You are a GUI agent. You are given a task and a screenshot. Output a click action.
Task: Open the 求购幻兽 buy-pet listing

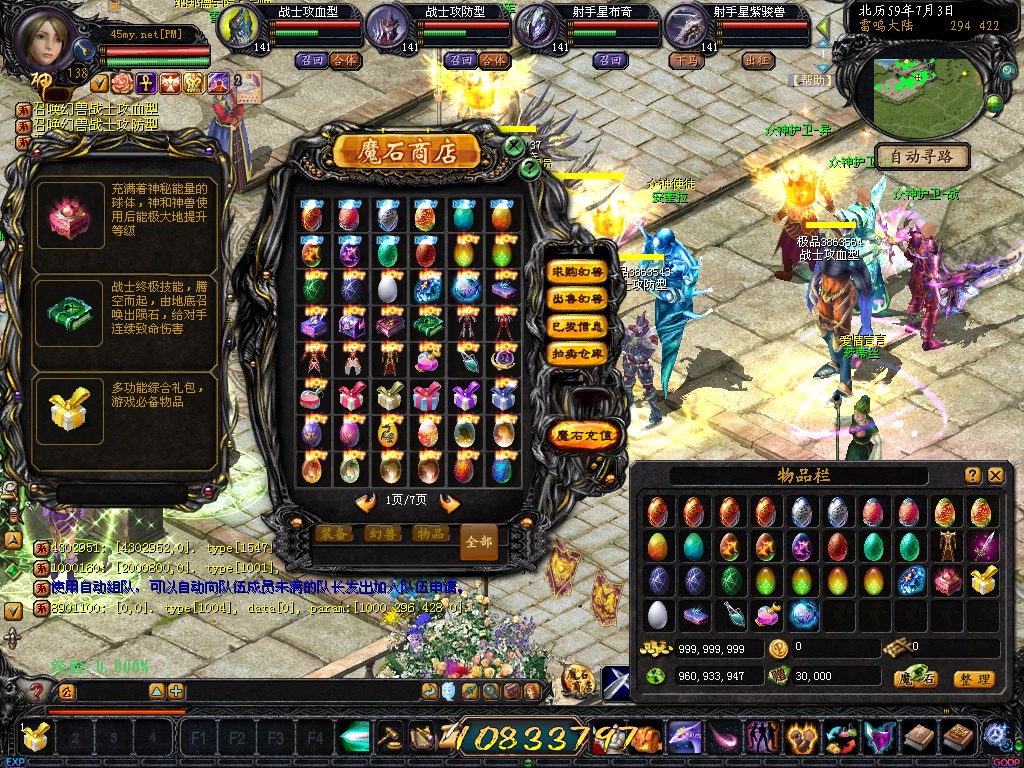(x=578, y=271)
